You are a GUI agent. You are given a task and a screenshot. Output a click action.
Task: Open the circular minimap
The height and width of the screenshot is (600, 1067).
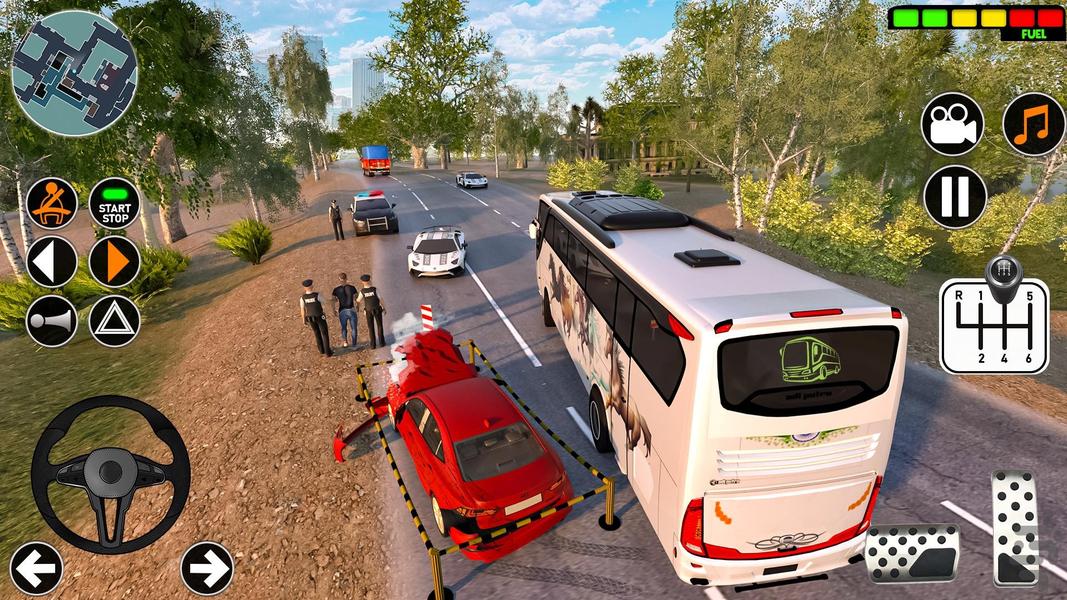[x=74, y=73]
